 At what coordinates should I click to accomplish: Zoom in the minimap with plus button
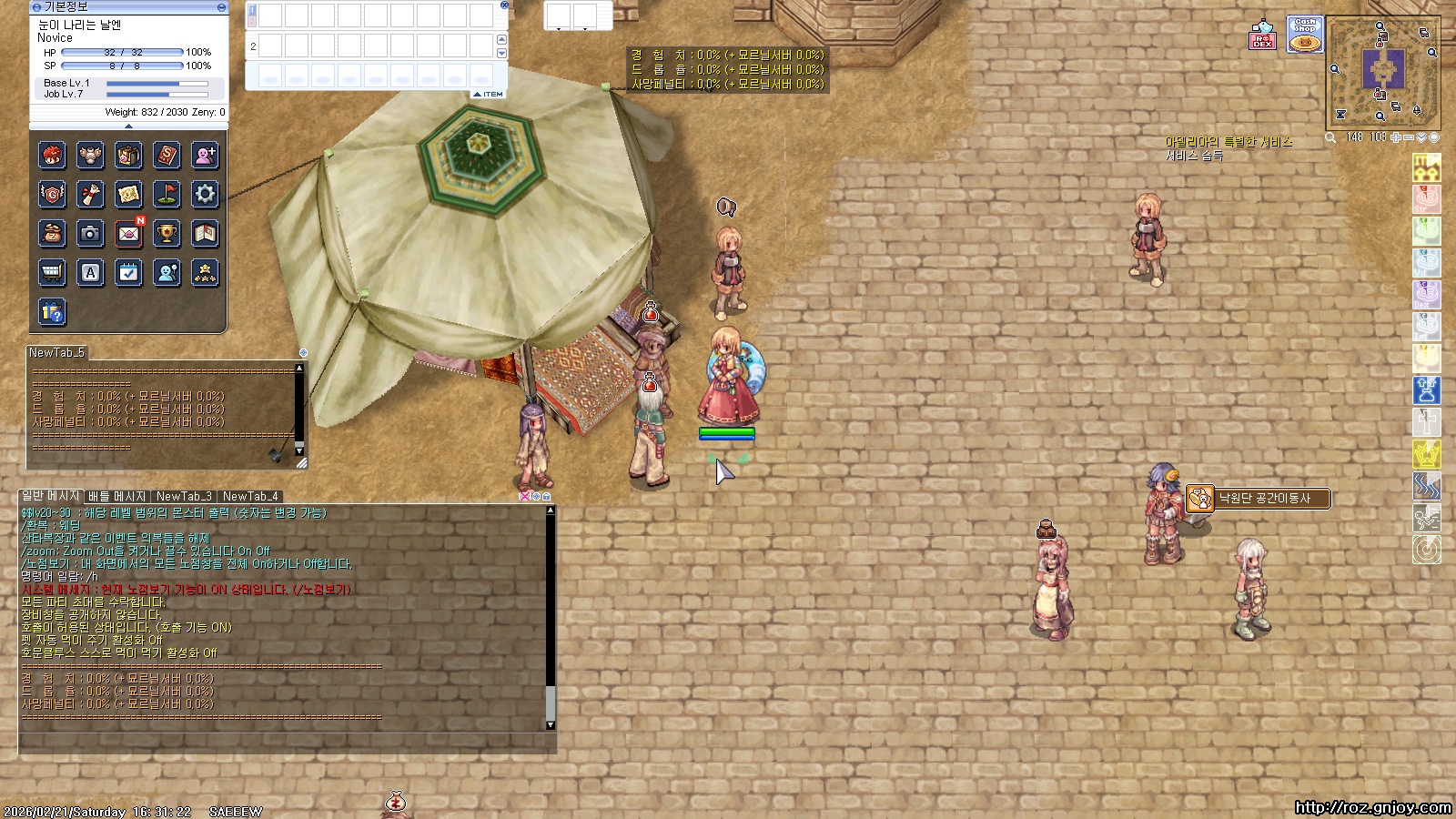1396,137
